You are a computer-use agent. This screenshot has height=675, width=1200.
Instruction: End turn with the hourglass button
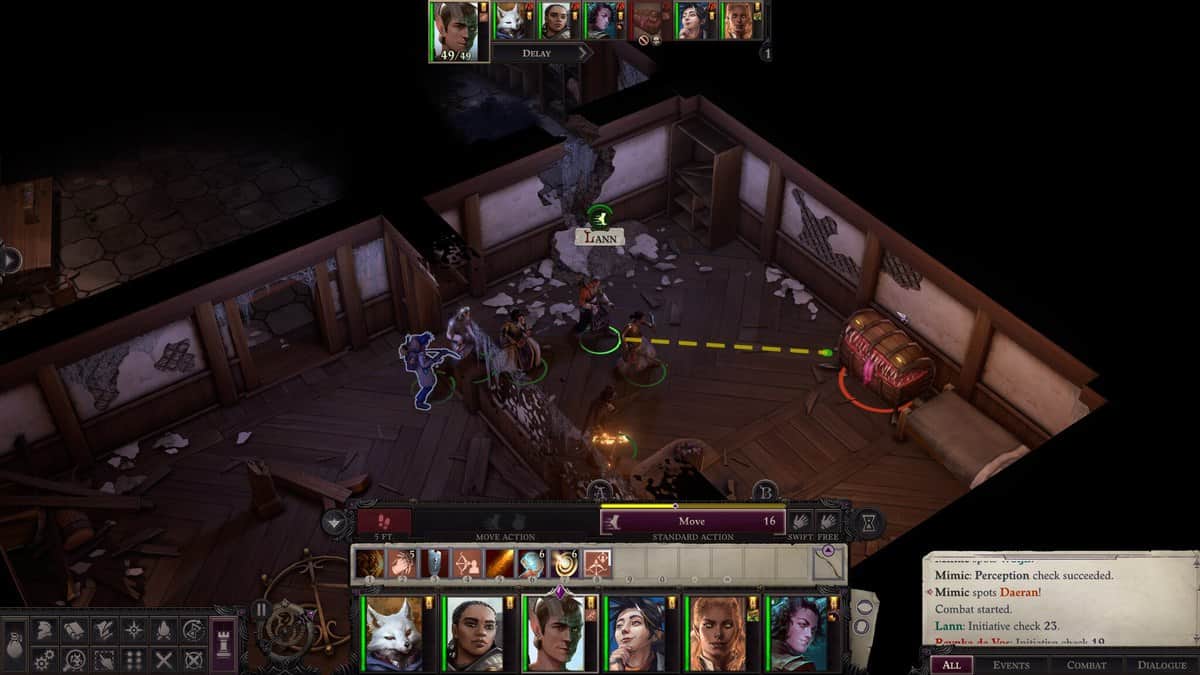[x=868, y=522]
